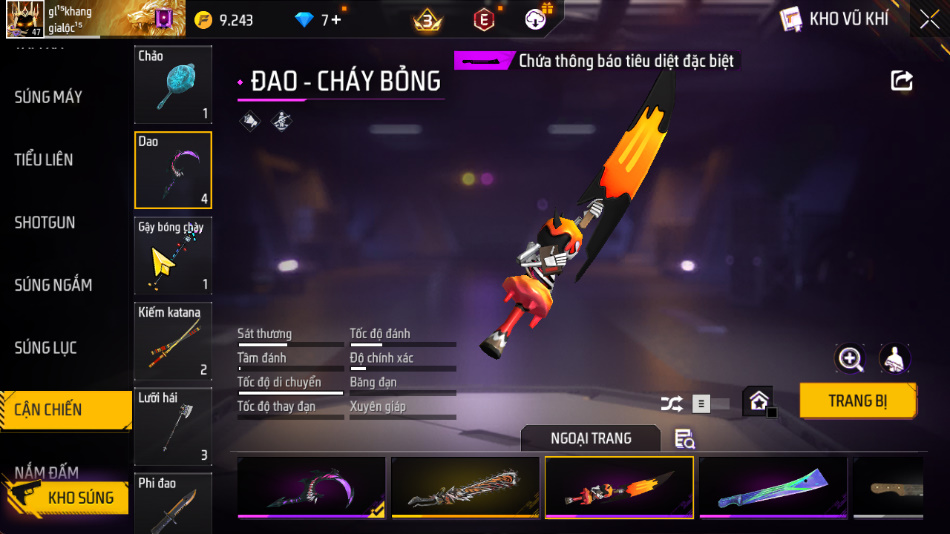Select the SÚNG MÁY weapon category
Image resolution: width=950 pixels, height=534 pixels.
coord(48,97)
